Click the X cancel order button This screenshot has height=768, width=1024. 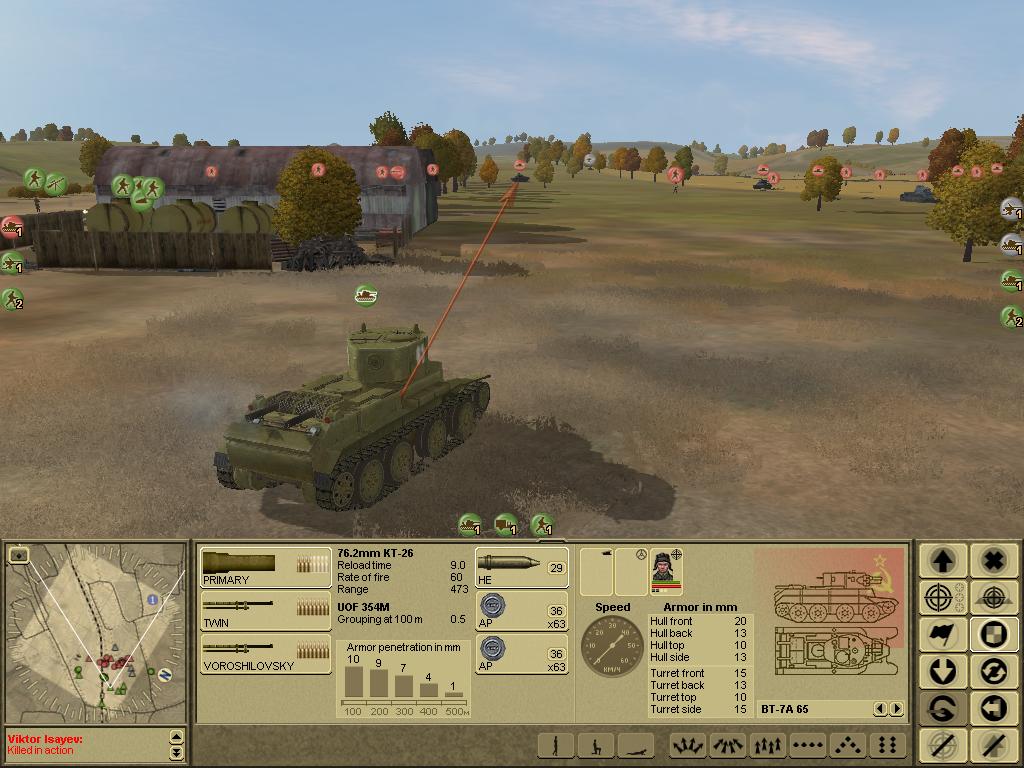click(x=992, y=560)
